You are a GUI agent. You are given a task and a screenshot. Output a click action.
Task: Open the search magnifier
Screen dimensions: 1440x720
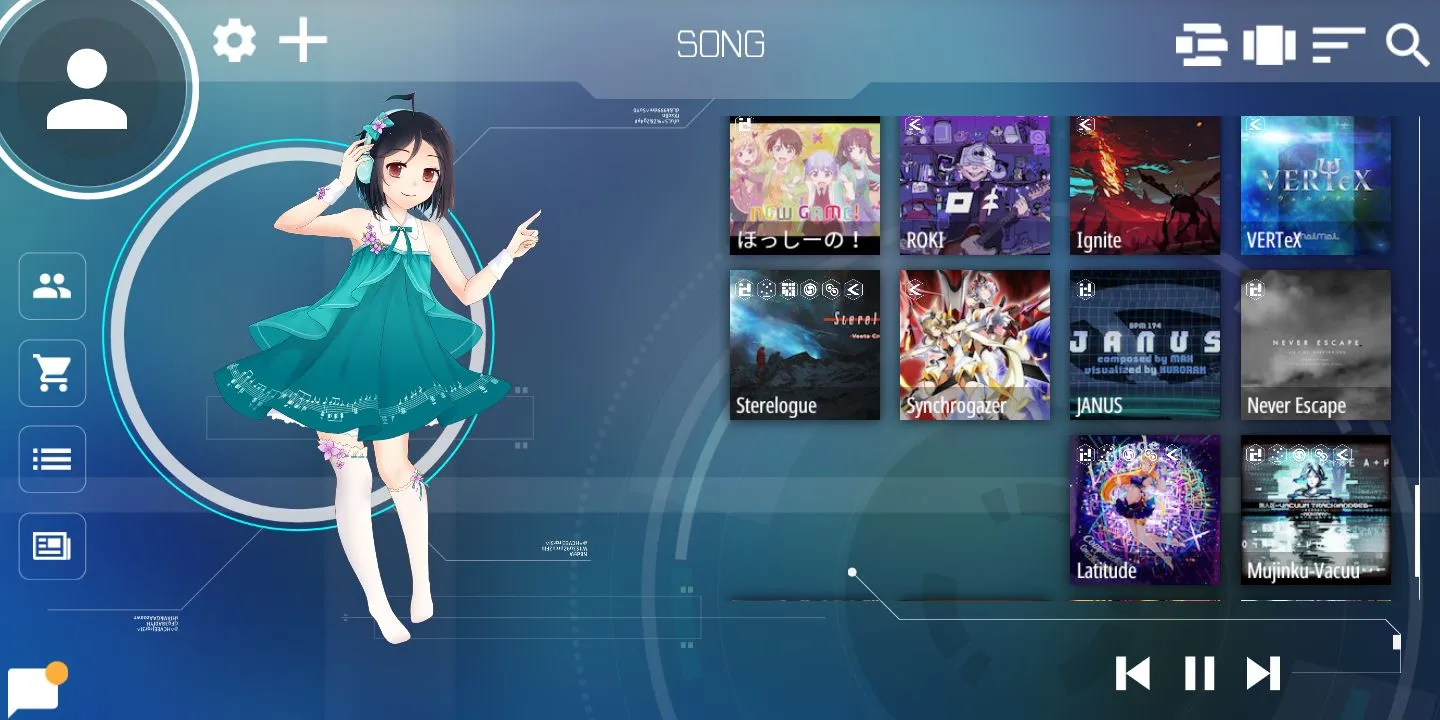pyautogui.click(x=1407, y=46)
